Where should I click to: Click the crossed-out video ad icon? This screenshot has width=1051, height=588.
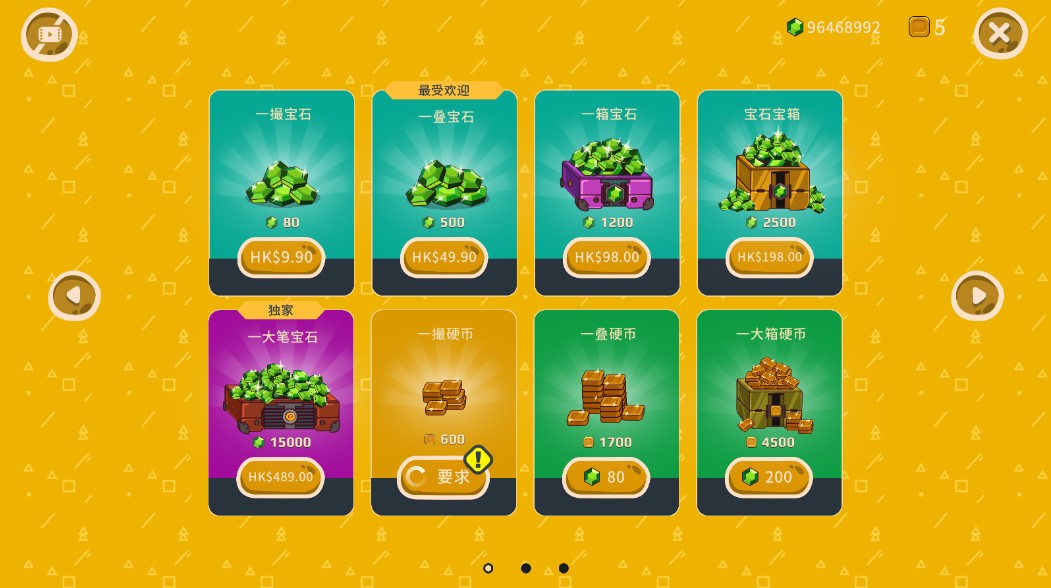point(49,35)
